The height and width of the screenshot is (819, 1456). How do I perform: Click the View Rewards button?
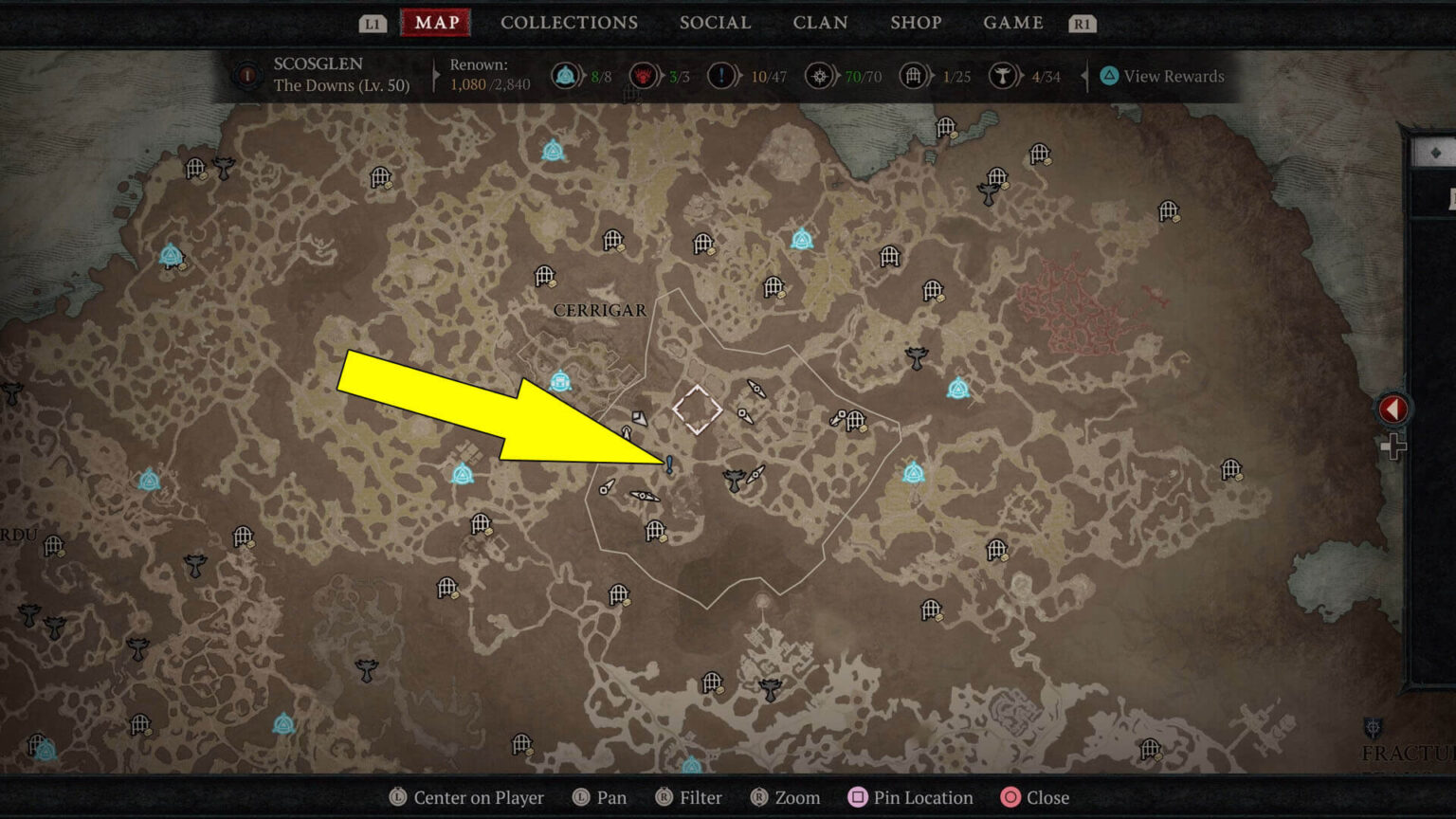[1163, 76]
